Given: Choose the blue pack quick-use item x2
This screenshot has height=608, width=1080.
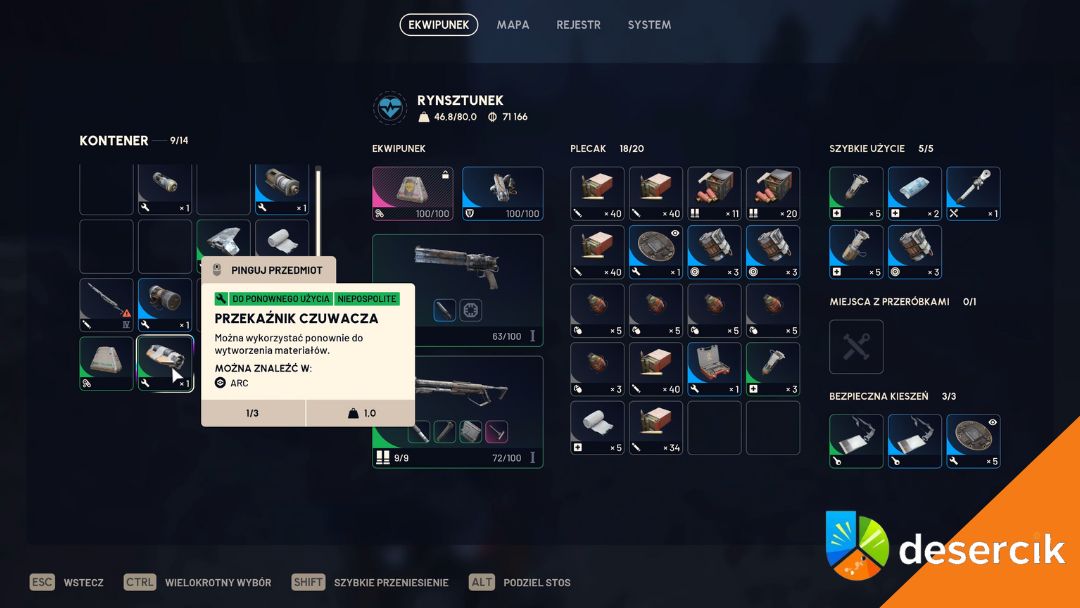Looking at the screenshot, I should [x=914, y=193].
